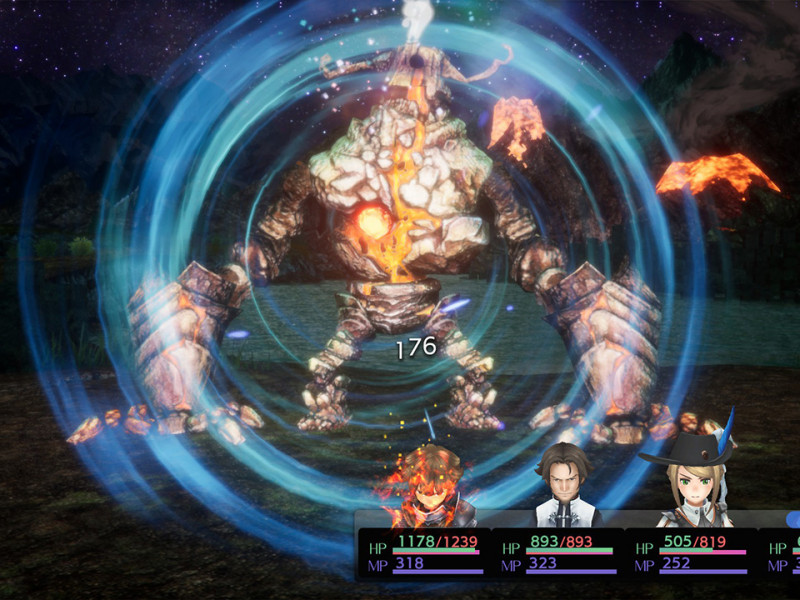This screenshot has height=600, width=800.
Task: Pick the blonde girl with feathered hat portrait
Action: (x=690, y=485)
